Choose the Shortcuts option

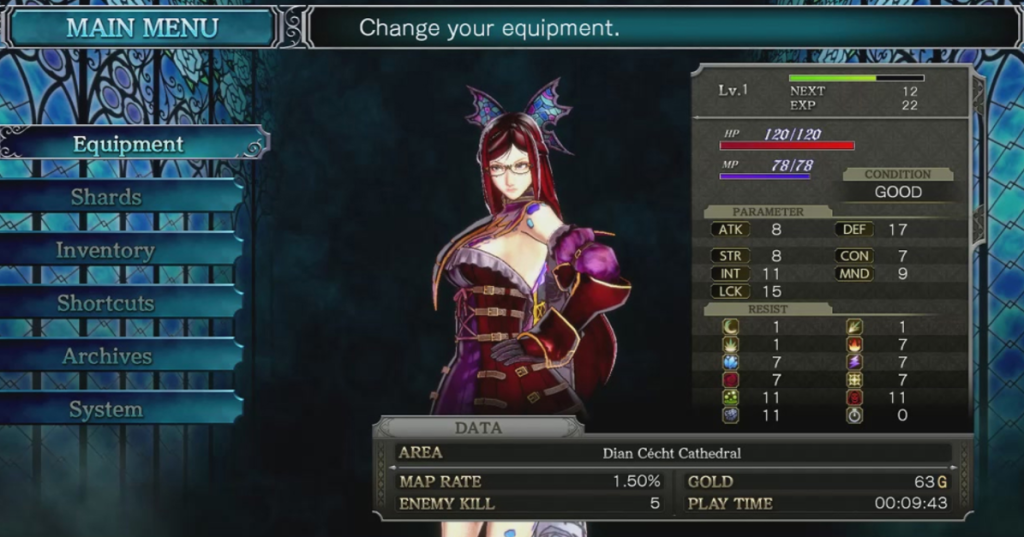(x=105, y=303)
